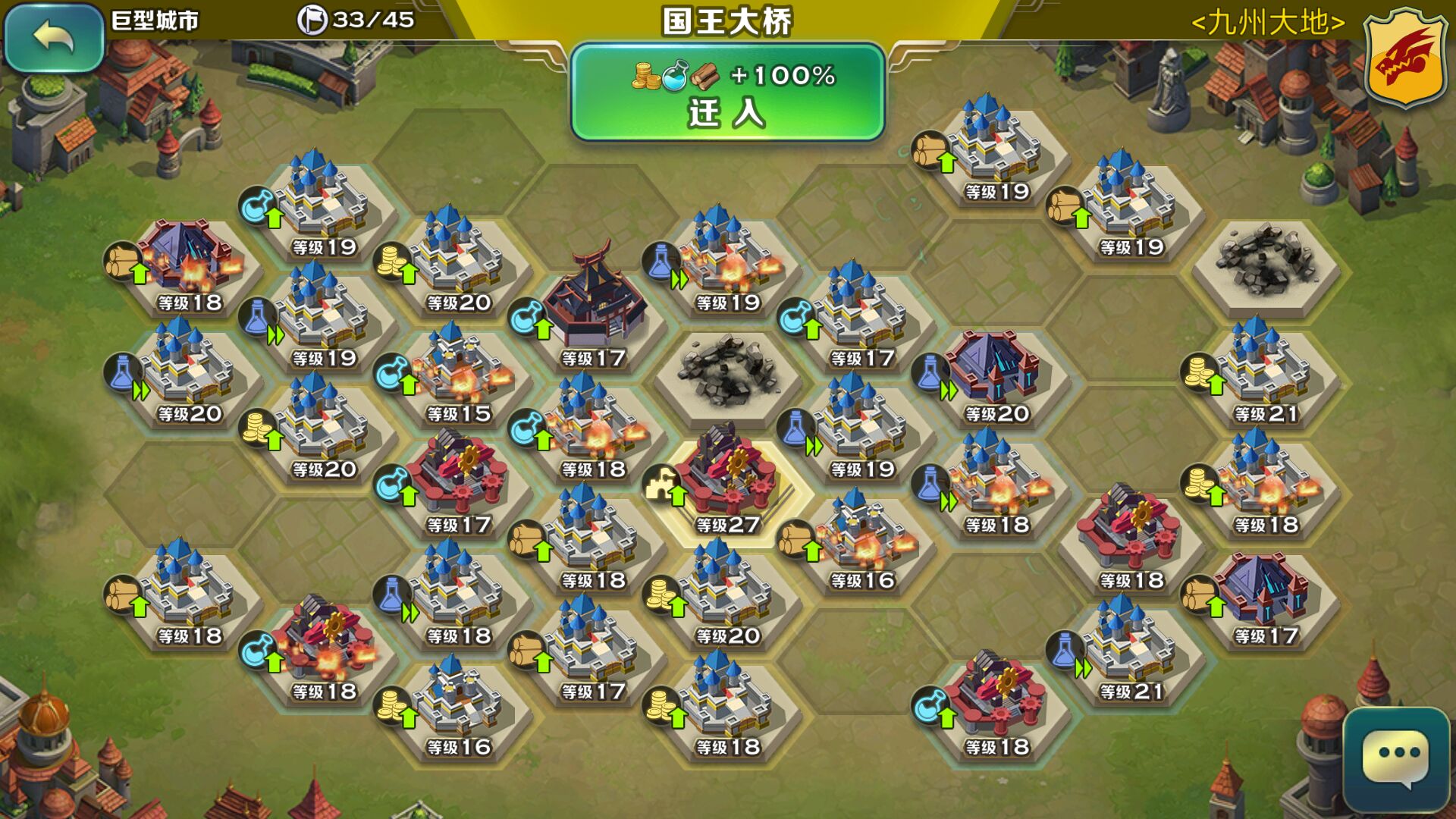
Task: Select the level 15 burning castle tile
Action: [458, 375]
